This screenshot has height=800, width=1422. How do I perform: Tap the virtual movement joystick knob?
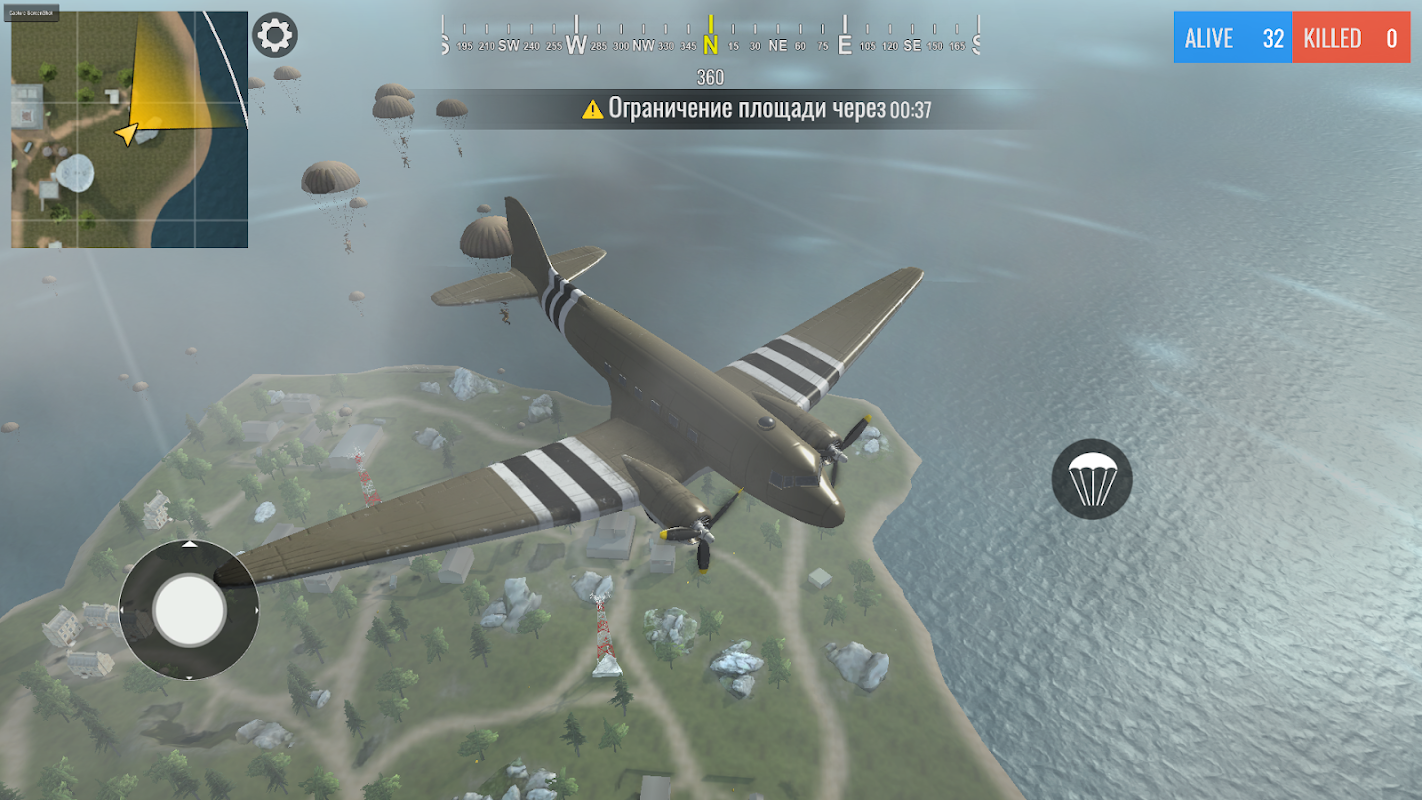tap(189, 608)
